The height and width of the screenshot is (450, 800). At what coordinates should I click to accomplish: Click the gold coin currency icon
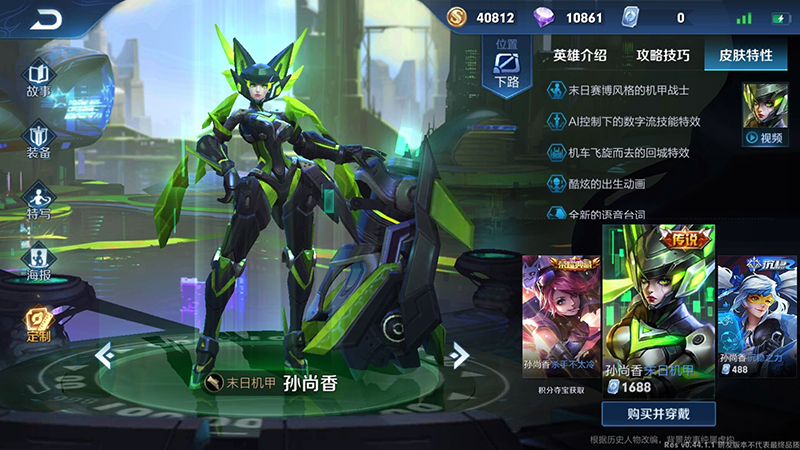tap(456, 17)
